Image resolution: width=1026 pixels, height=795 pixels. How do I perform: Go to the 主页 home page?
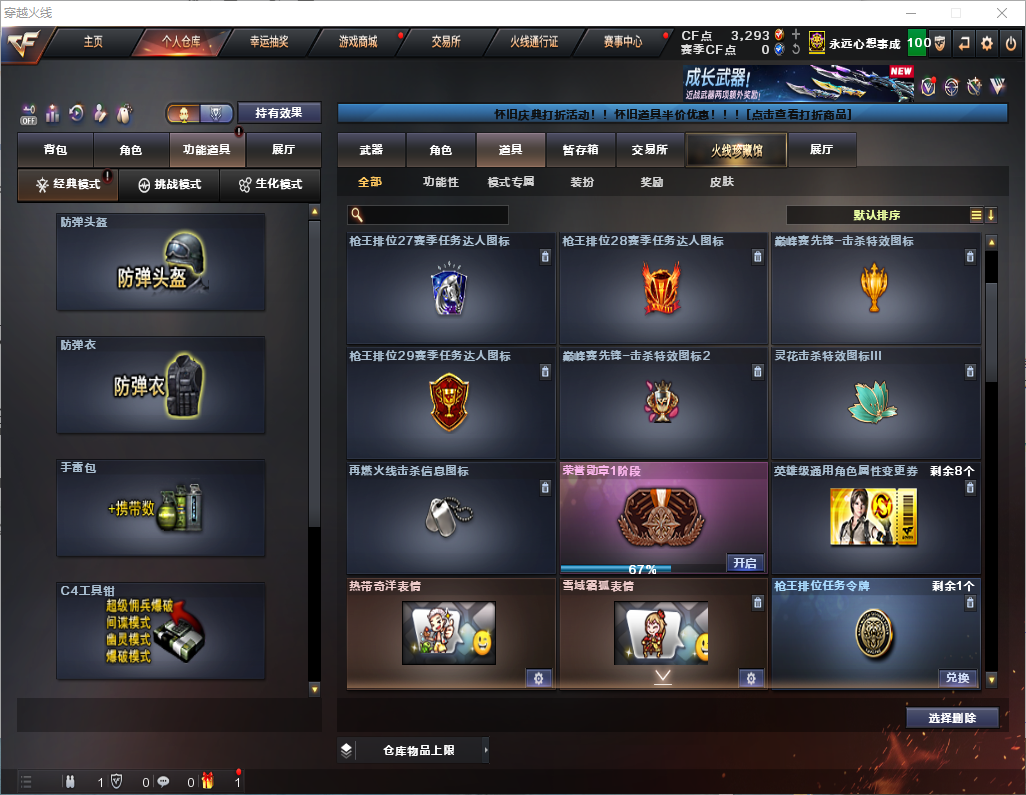point(93,42)
